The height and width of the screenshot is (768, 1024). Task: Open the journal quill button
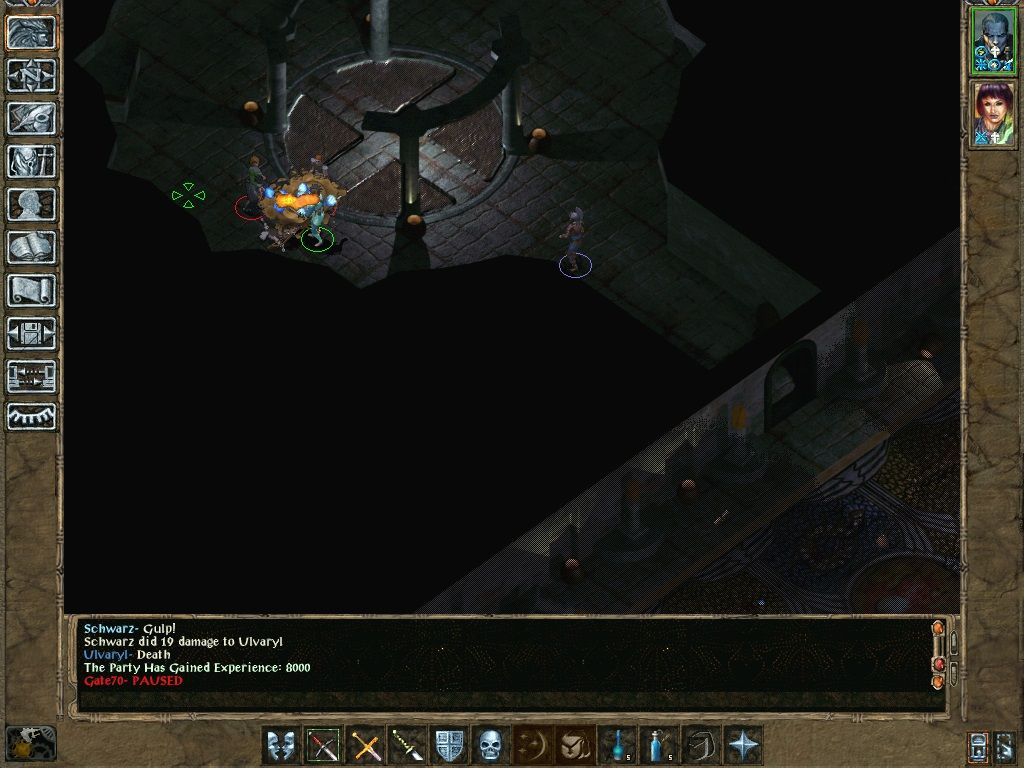pos(32,118)
